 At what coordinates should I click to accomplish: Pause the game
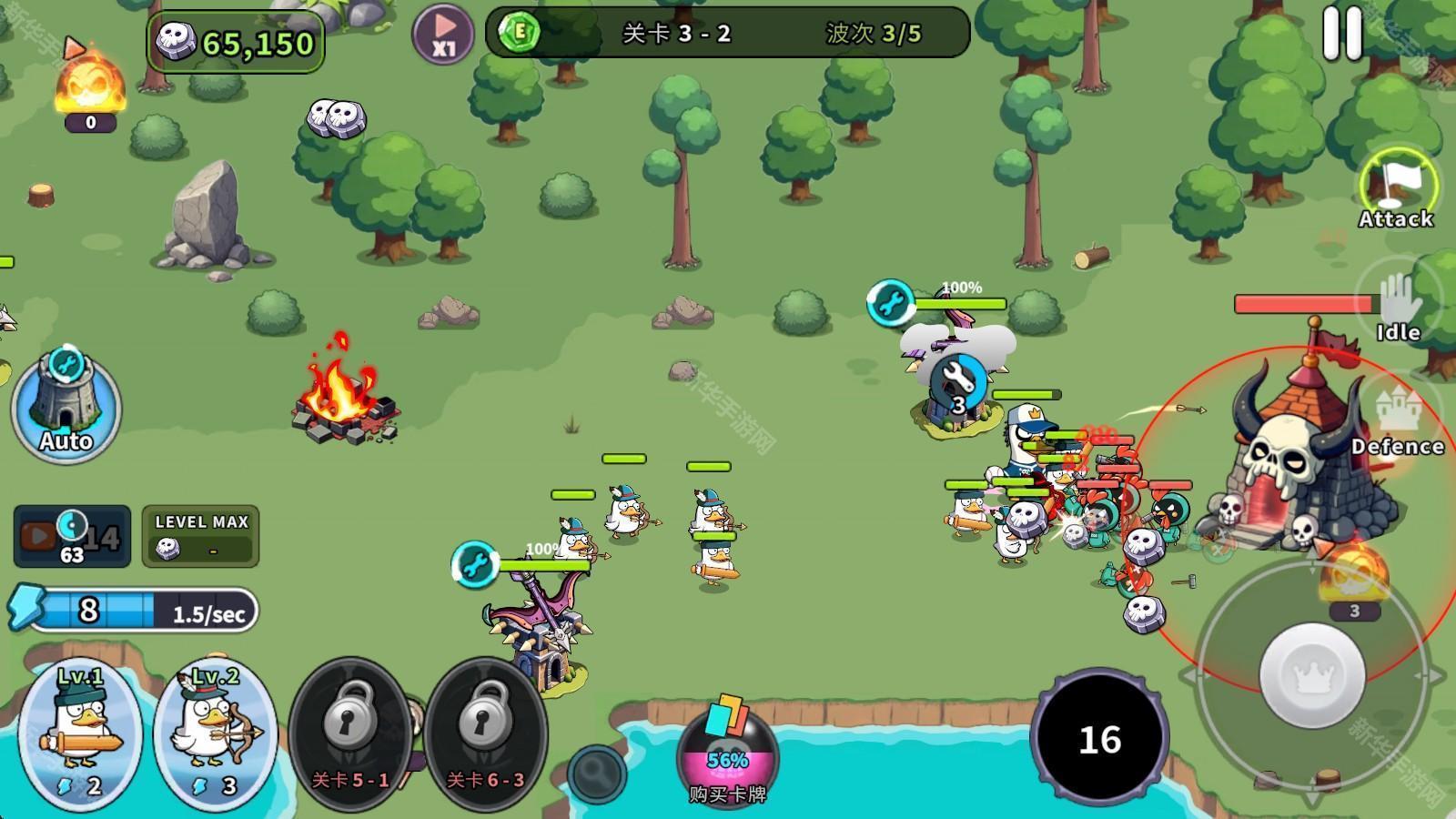pyautogui.click(x=1342, y=35)
